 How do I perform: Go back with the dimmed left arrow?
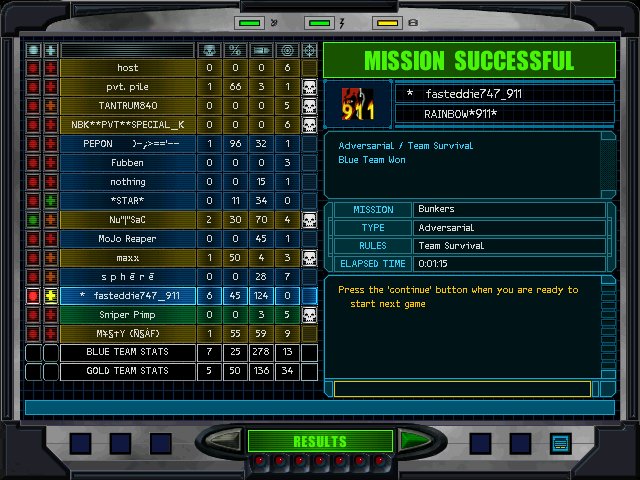tap(224, 440)
